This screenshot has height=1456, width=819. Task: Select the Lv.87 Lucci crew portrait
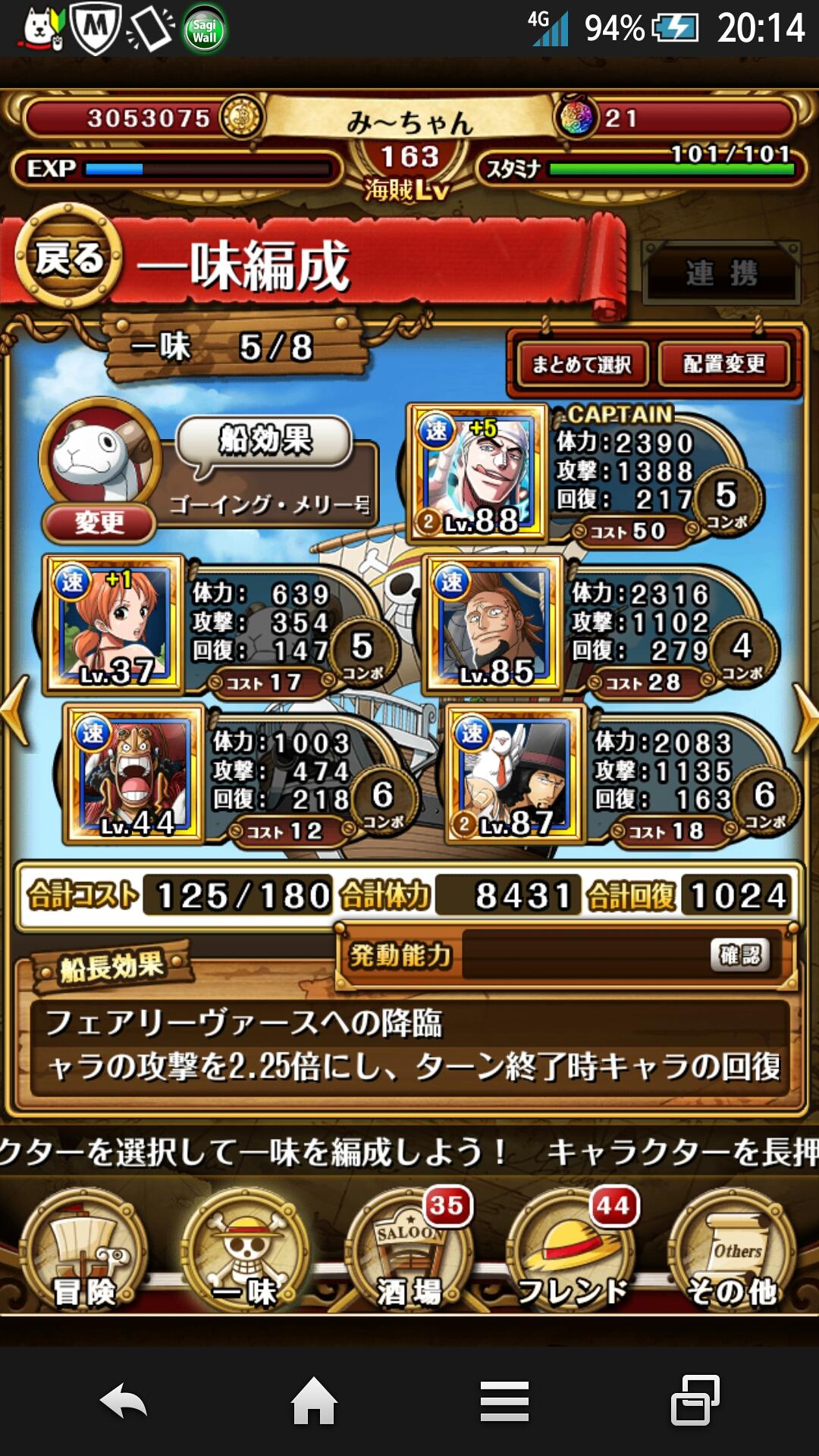(x=516, y=773)
